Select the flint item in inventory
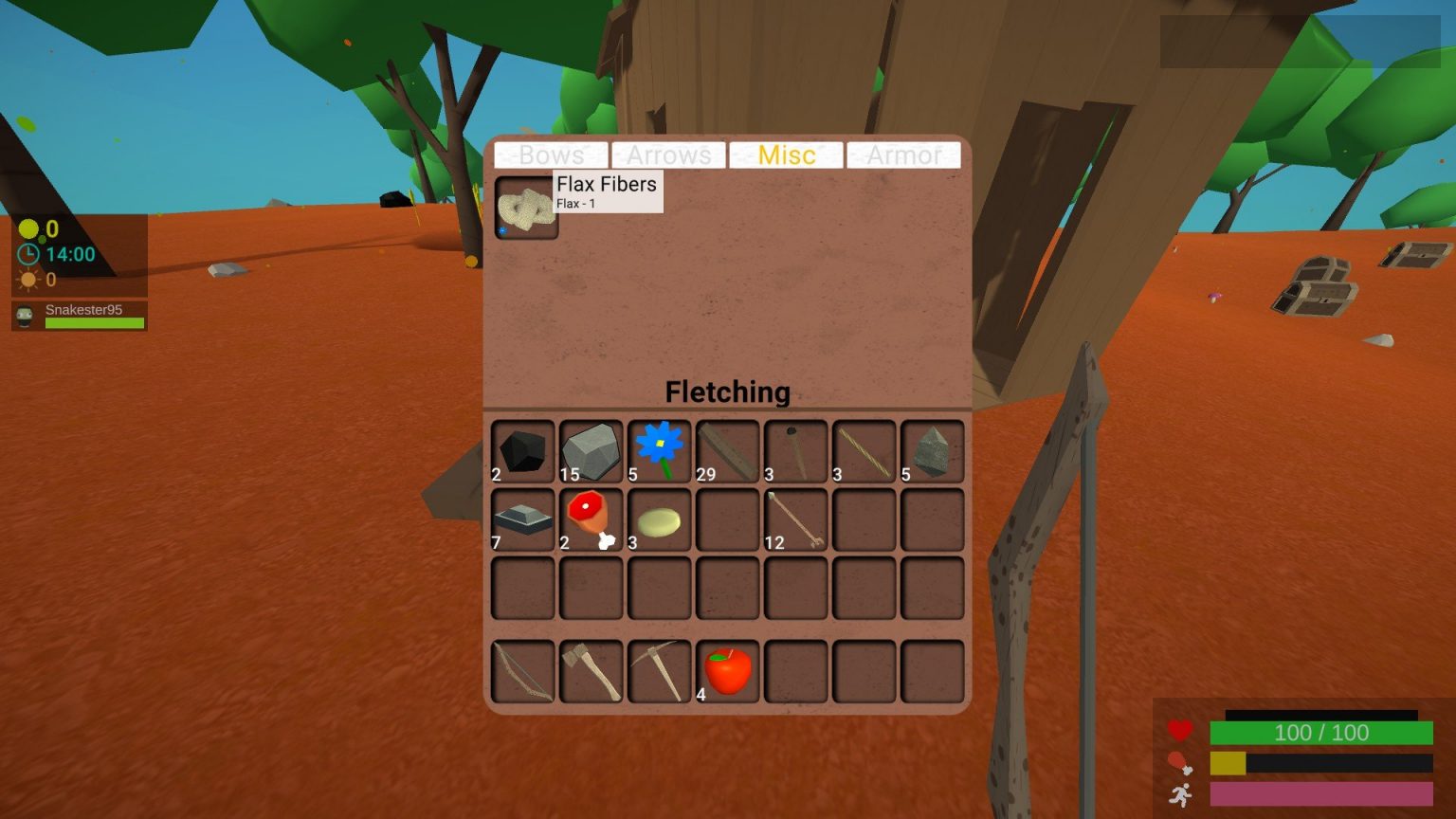 [x=932, y=450]
